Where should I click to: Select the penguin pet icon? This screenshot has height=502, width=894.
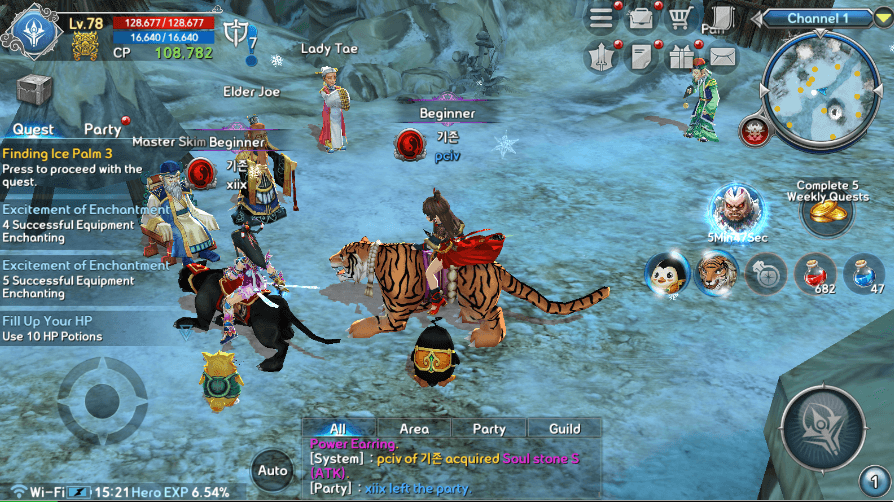coord(664,274)
